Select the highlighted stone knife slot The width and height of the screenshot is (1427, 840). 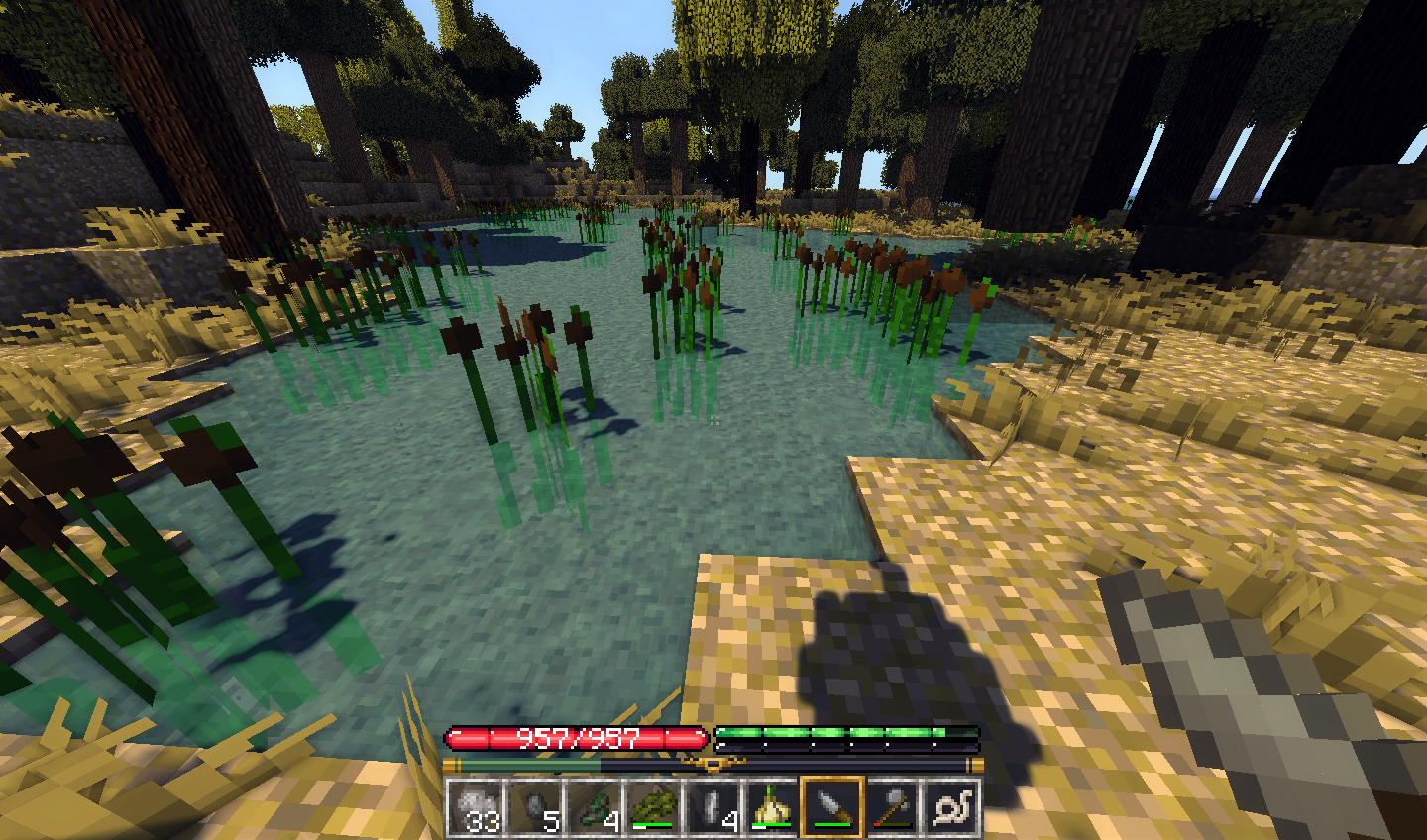click(x=832, y=806)
